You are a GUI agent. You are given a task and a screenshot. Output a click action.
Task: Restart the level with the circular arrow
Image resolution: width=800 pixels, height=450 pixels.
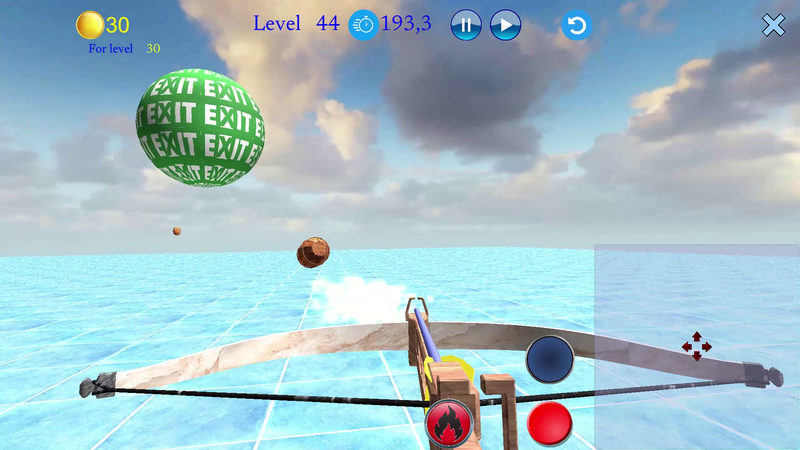pyautogui.click(x=576, y=25)
